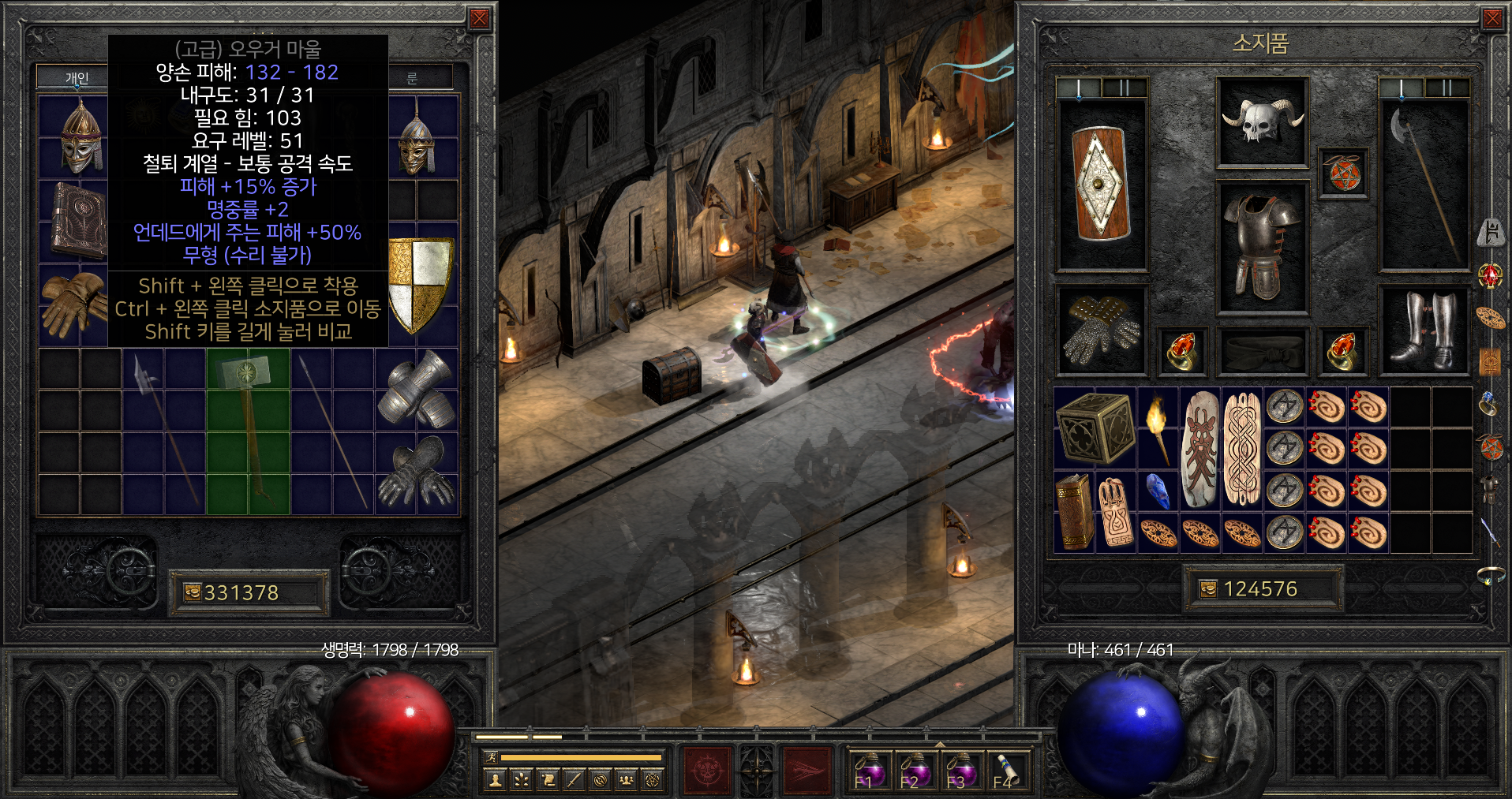Image resolution: width=1512 pixels, height=799 pixels.
Task: Select the leather gloves in stash
Action: [x=73, y=304]
